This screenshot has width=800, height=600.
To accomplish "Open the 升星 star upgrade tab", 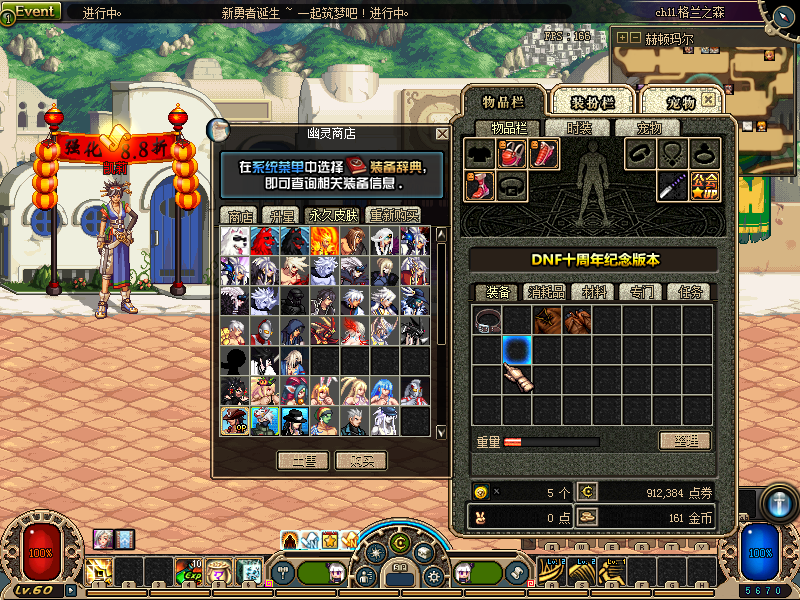I will 279,215.
